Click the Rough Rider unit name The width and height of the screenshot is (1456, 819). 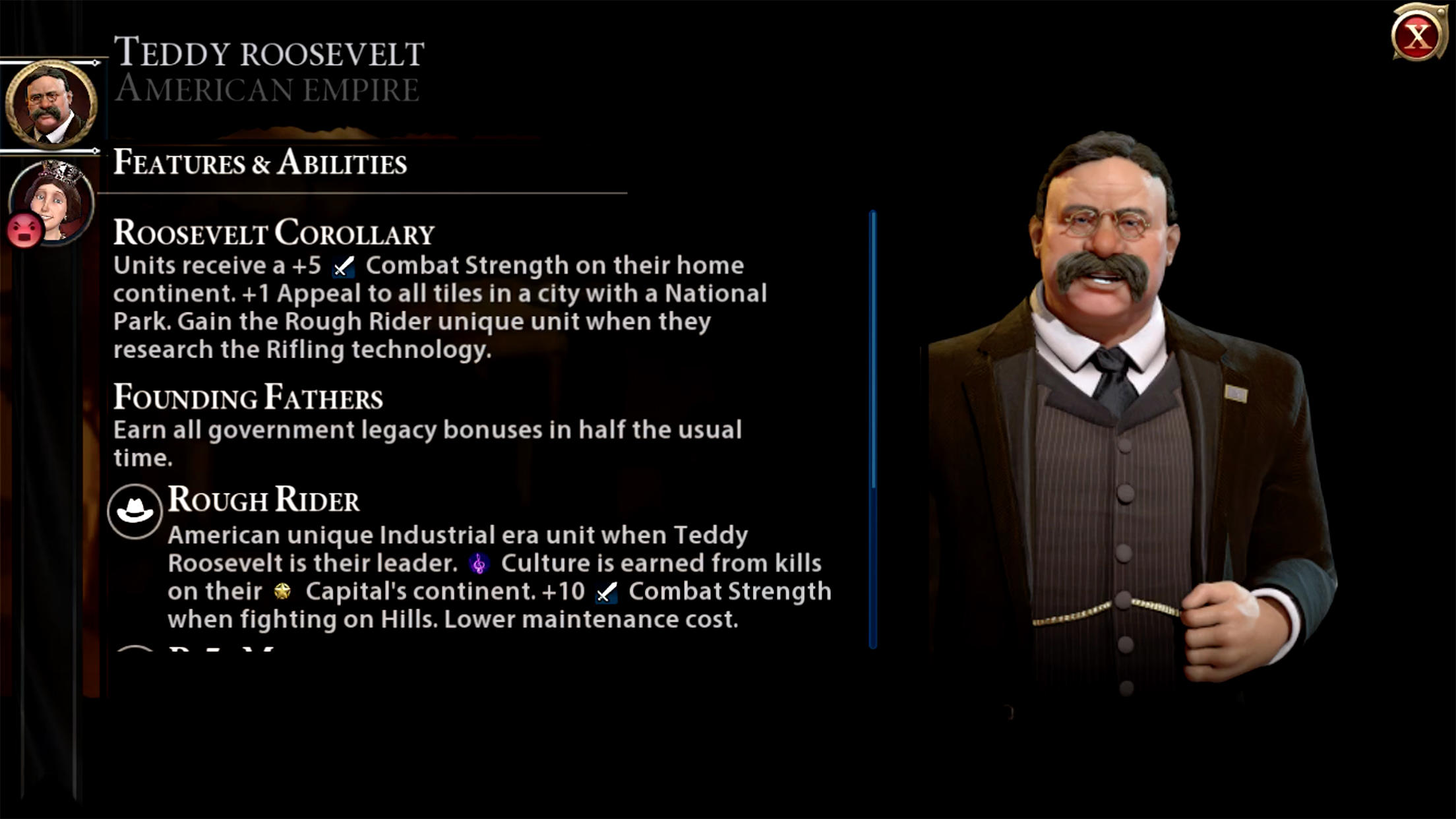(x=264, y=501)
